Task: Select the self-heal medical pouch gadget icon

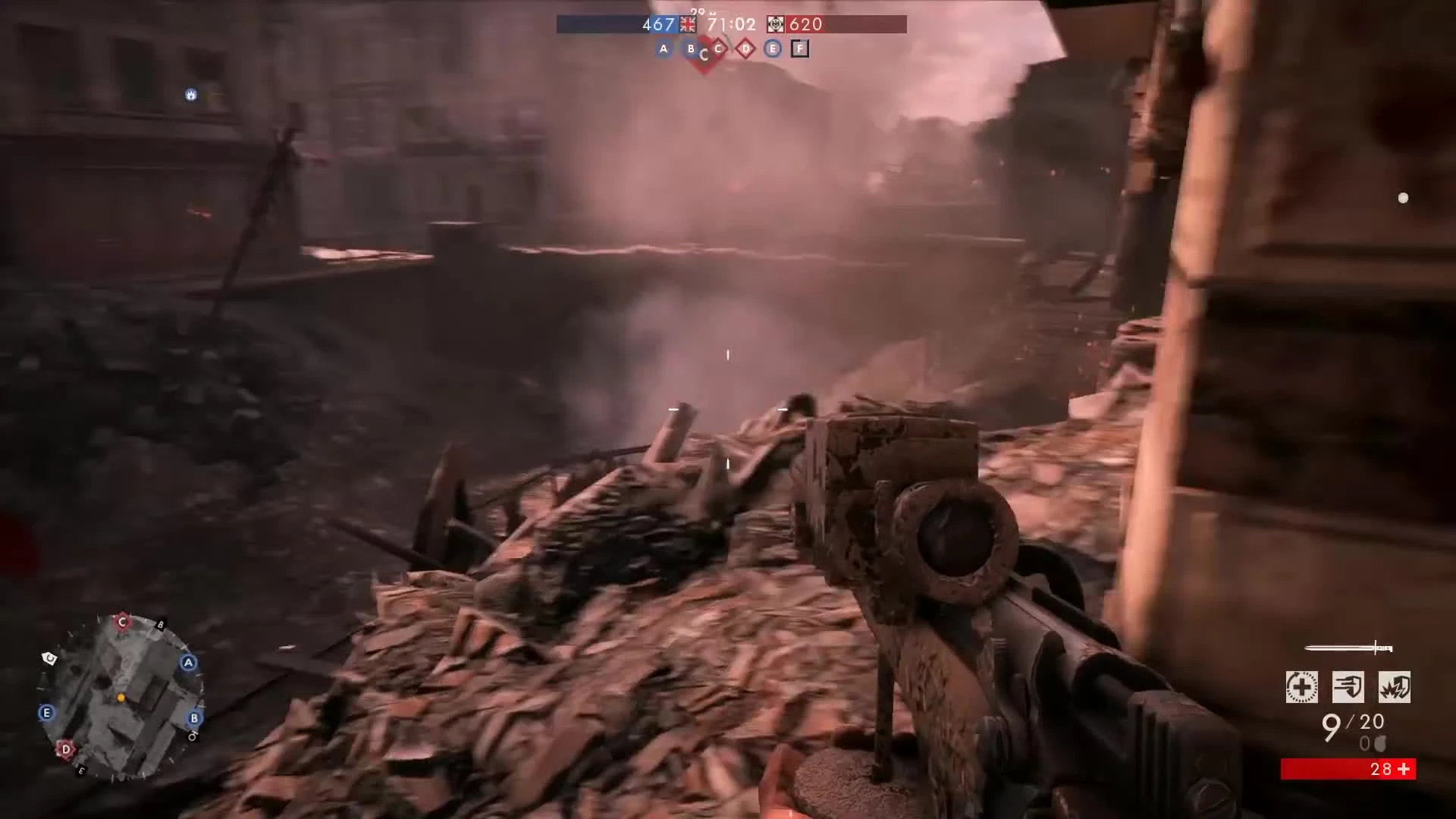Action: [1301, 686]
